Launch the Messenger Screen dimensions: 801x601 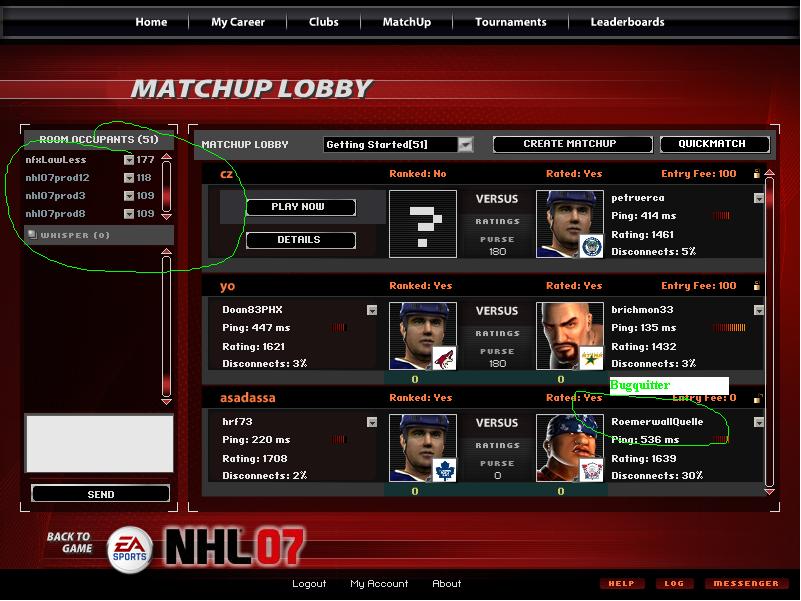[x=746, y=584]
